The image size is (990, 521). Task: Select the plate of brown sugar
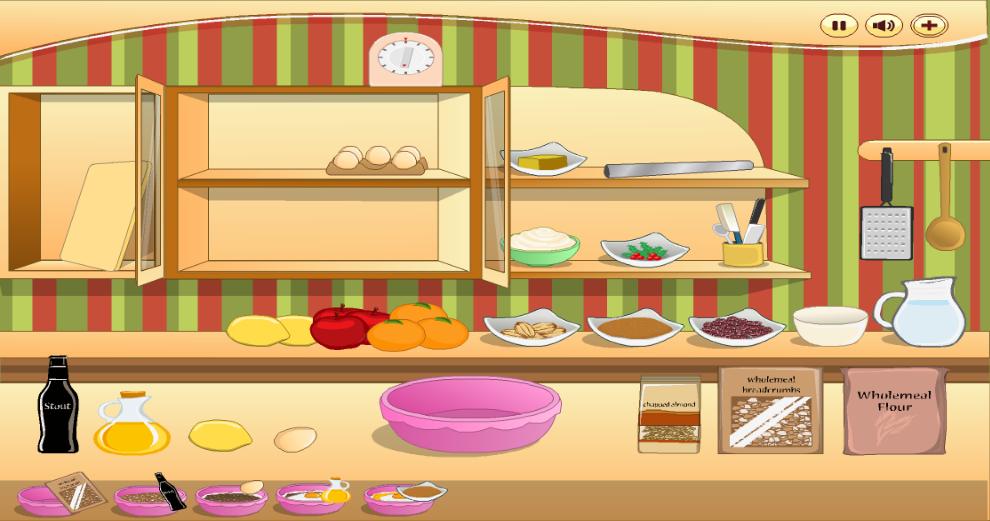(634, 327)
